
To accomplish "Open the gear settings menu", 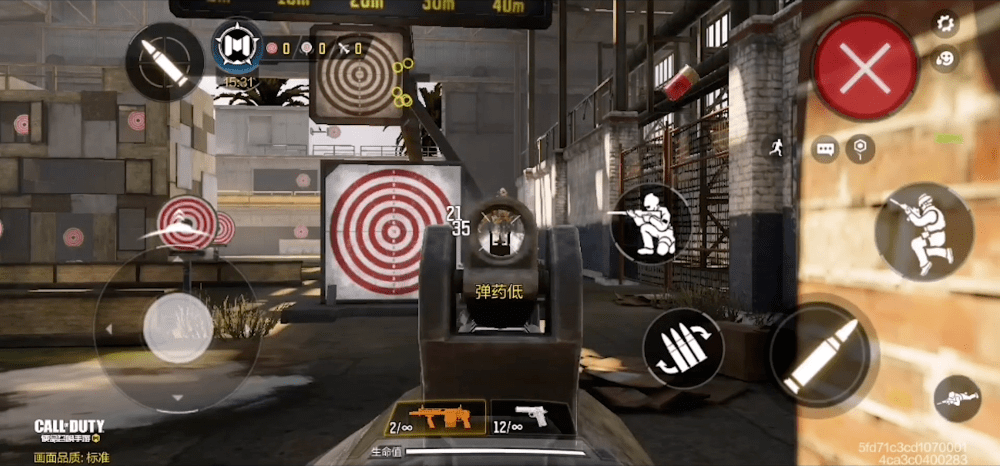I will 945,22.
